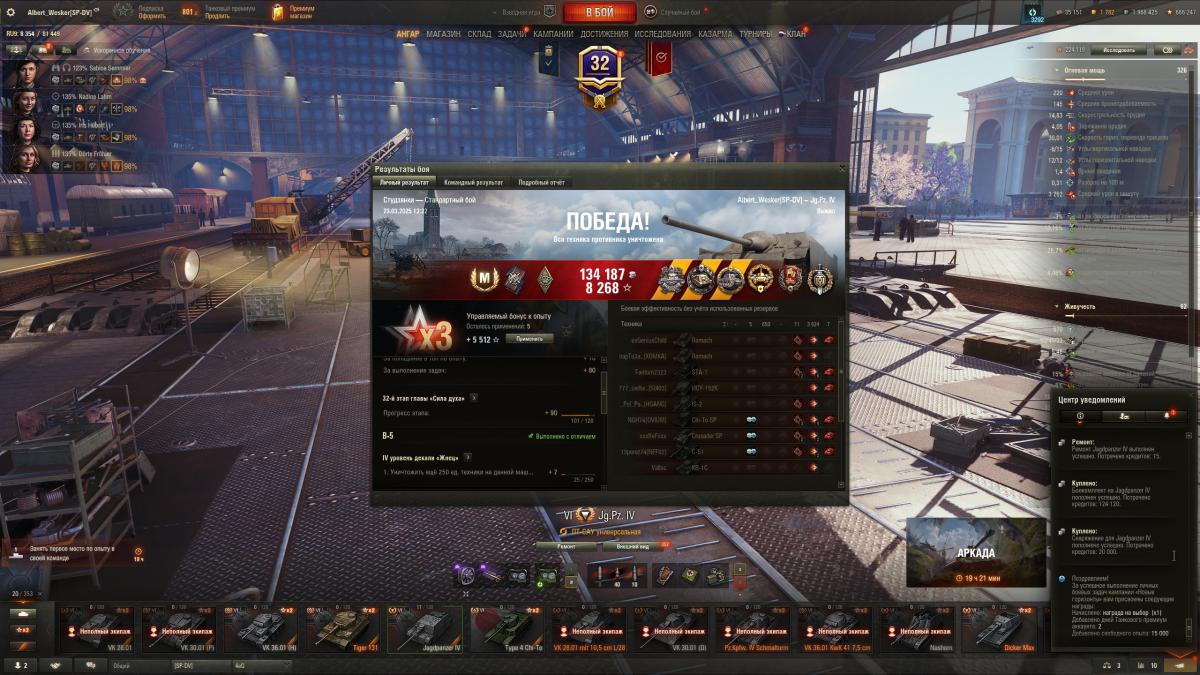Start a battle with the red «В бой» button
Viewport: 1200px width, 675px height.
(599, 13)
